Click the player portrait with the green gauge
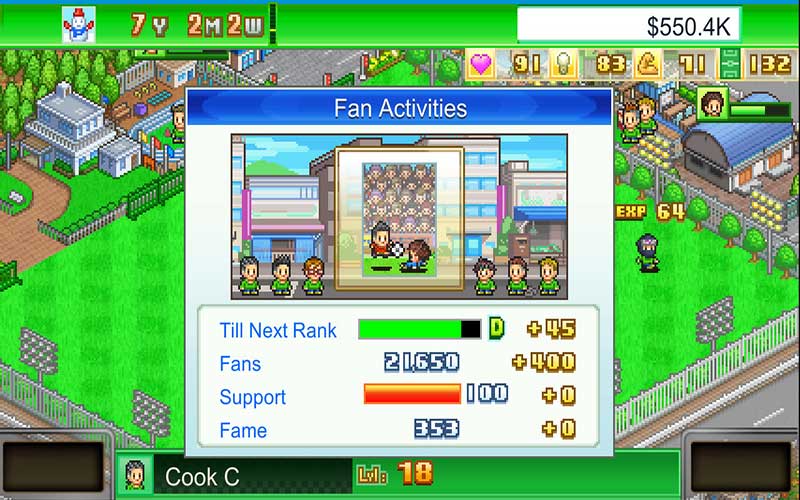 (x=711, y=104)
